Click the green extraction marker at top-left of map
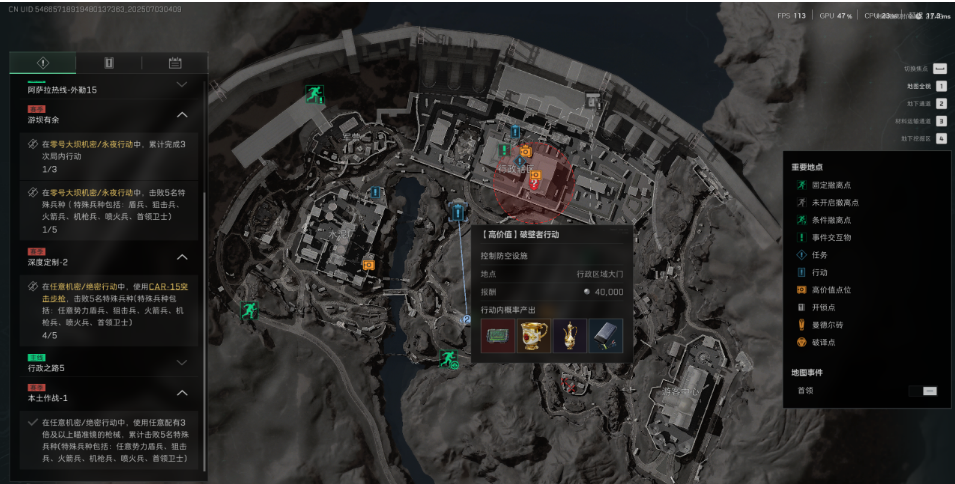955x484 pixels. [315, 94]
